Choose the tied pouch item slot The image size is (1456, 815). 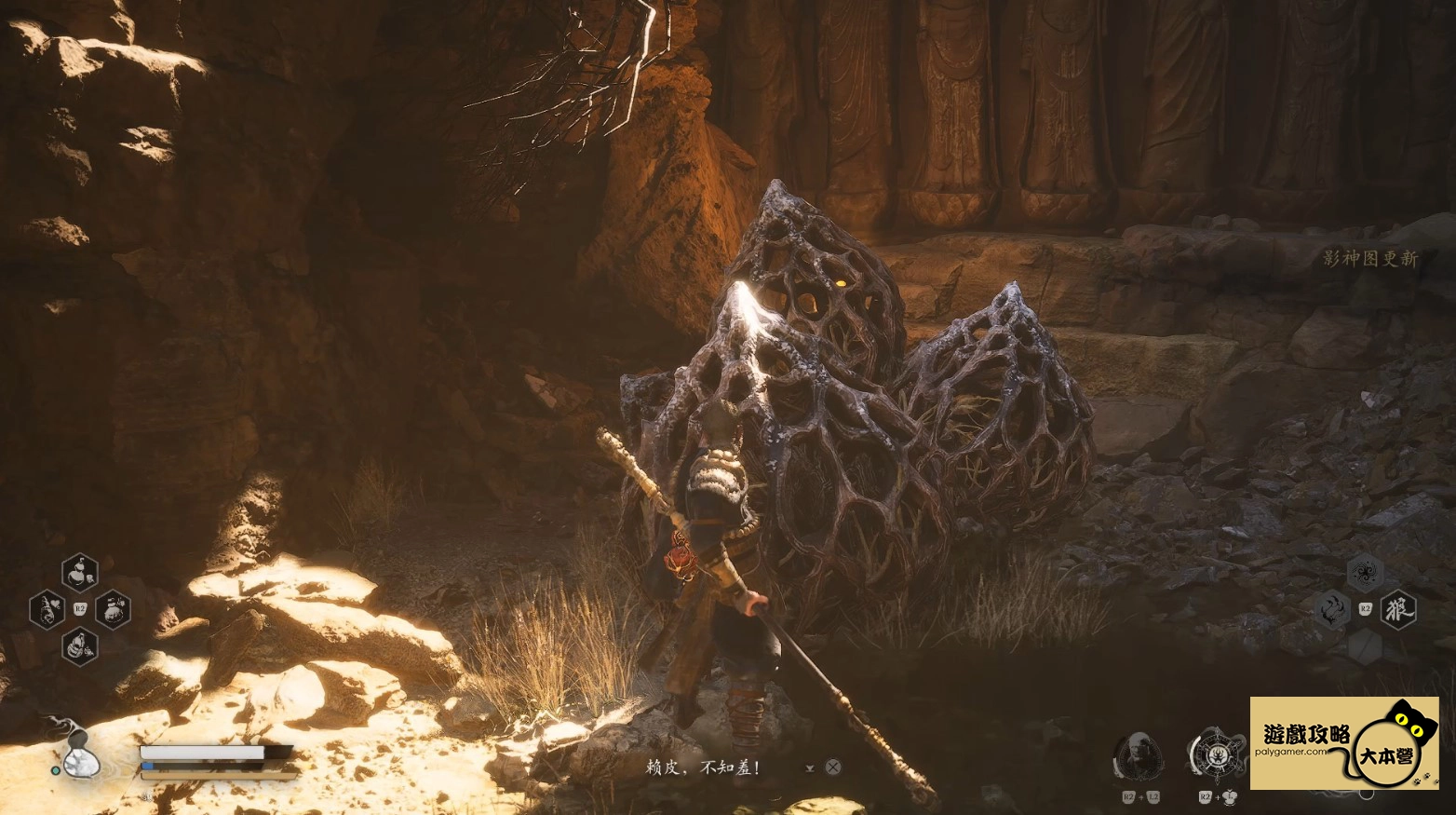pos(113,610)
